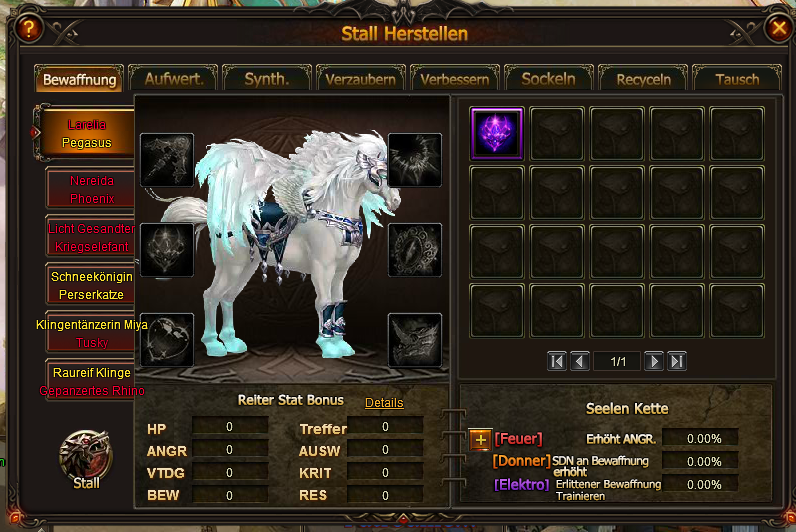Open the Verbessern tab
This screenshot has height=532, width=796.
tap(455, 79)
